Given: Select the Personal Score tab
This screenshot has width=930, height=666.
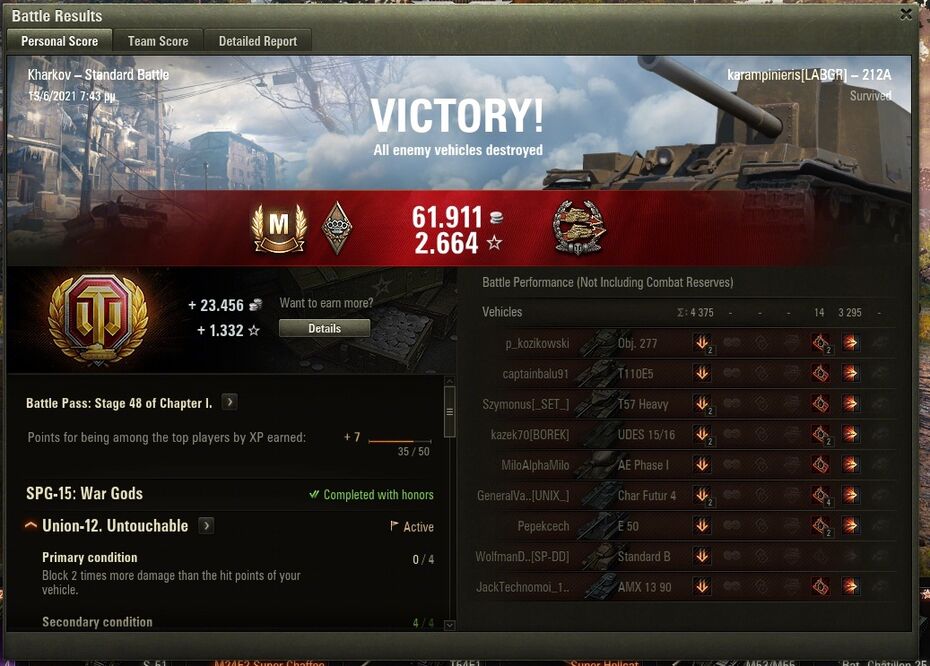Looking at the screenshot, I should pos(60,41).
